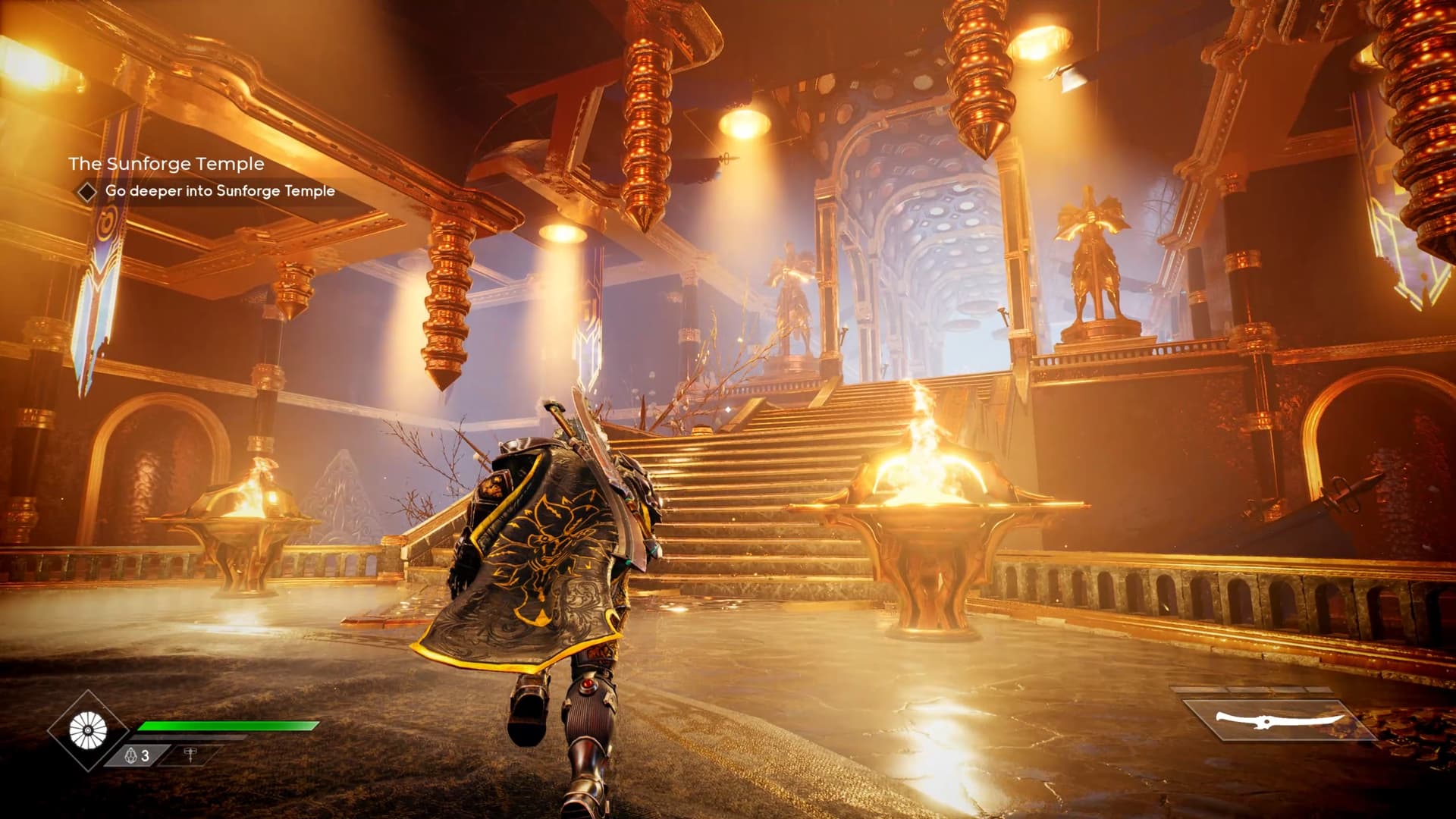This screenshot has height=819, width=1456.
Task: Select the Sunforge Temple quest title
Action: click(x=166, y=164)
